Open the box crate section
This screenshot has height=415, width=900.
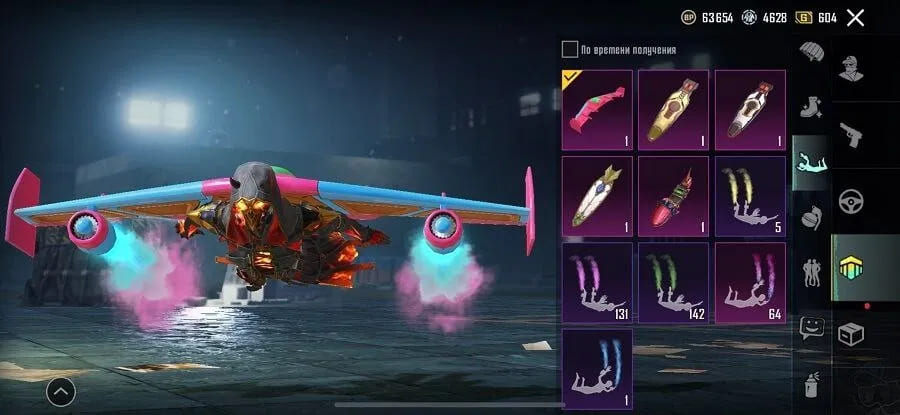(x=852, y=334)
